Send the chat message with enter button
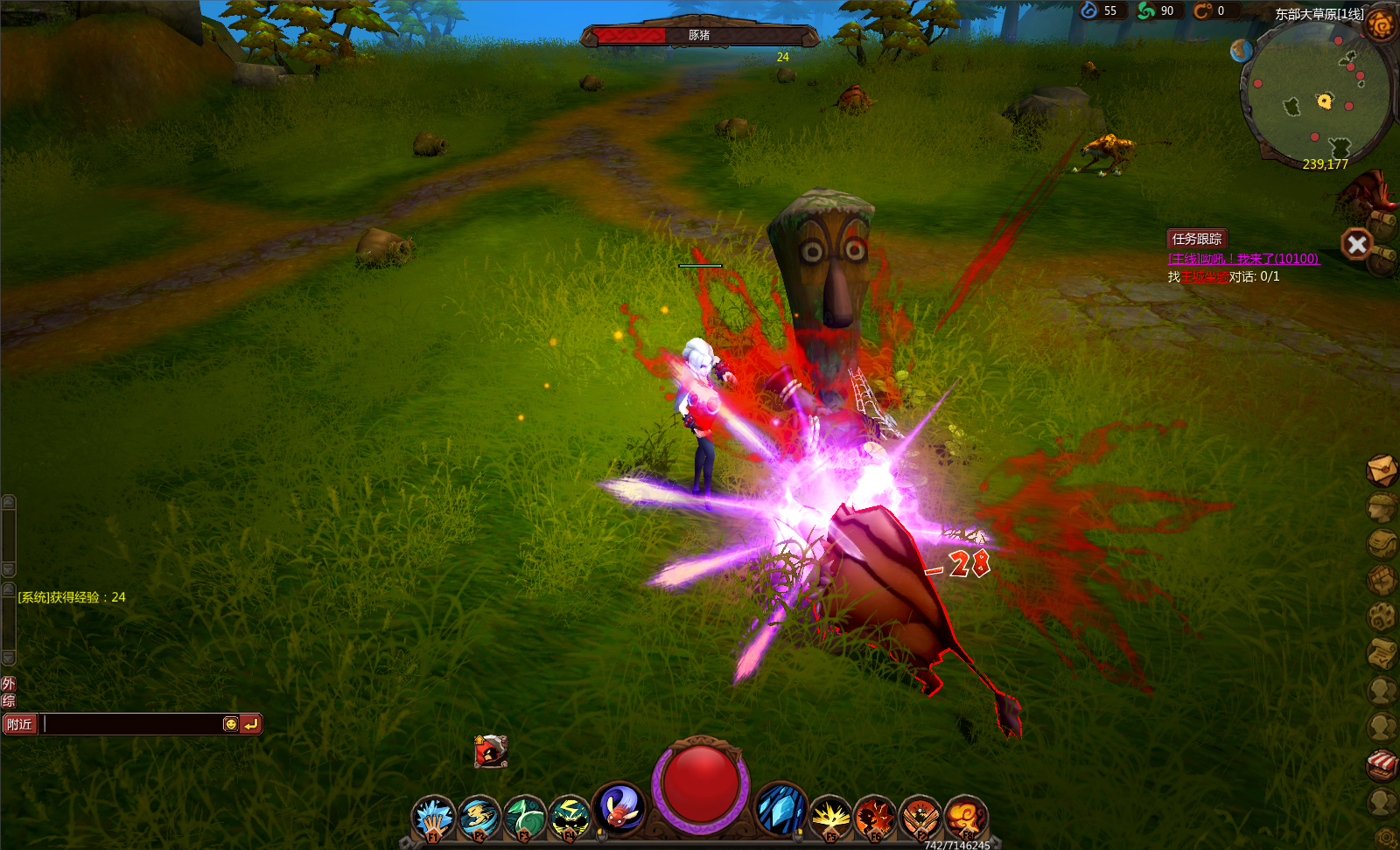This screenshot has width=1400, height=850. pyautogui.click(x=250, y=724)
